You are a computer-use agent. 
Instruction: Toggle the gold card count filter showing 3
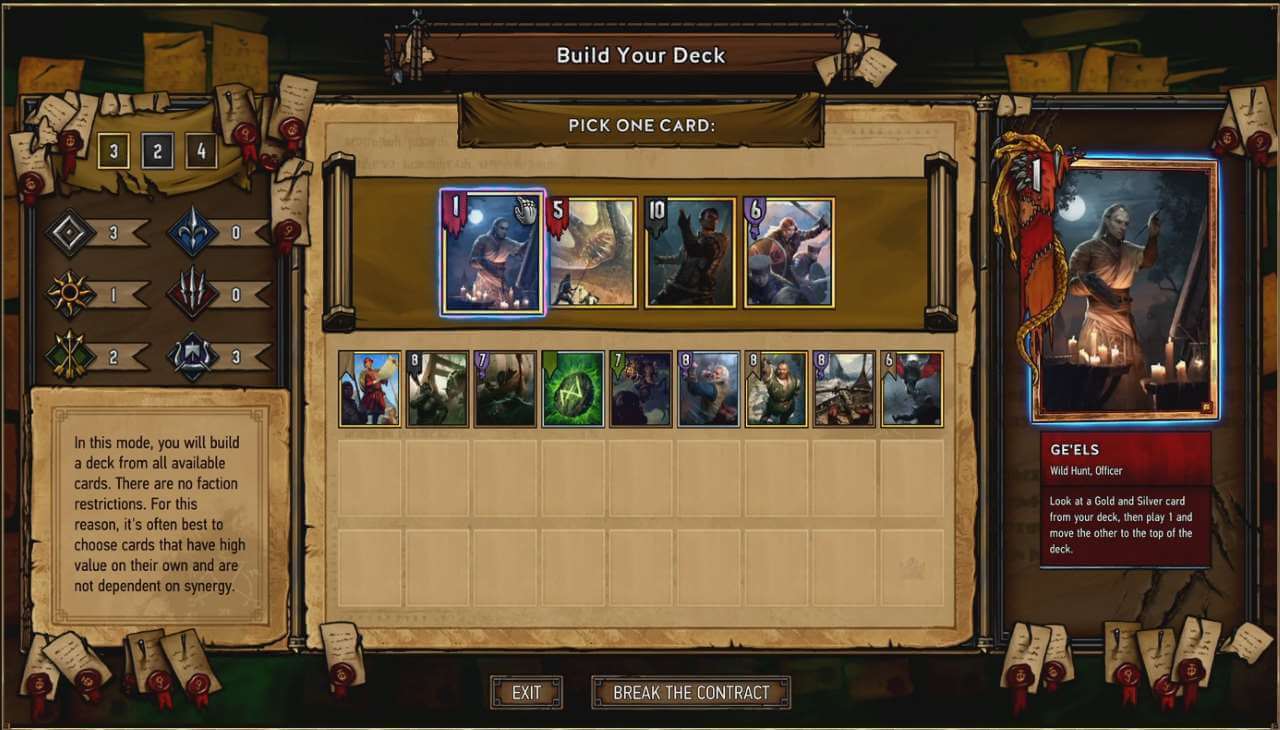112,150
